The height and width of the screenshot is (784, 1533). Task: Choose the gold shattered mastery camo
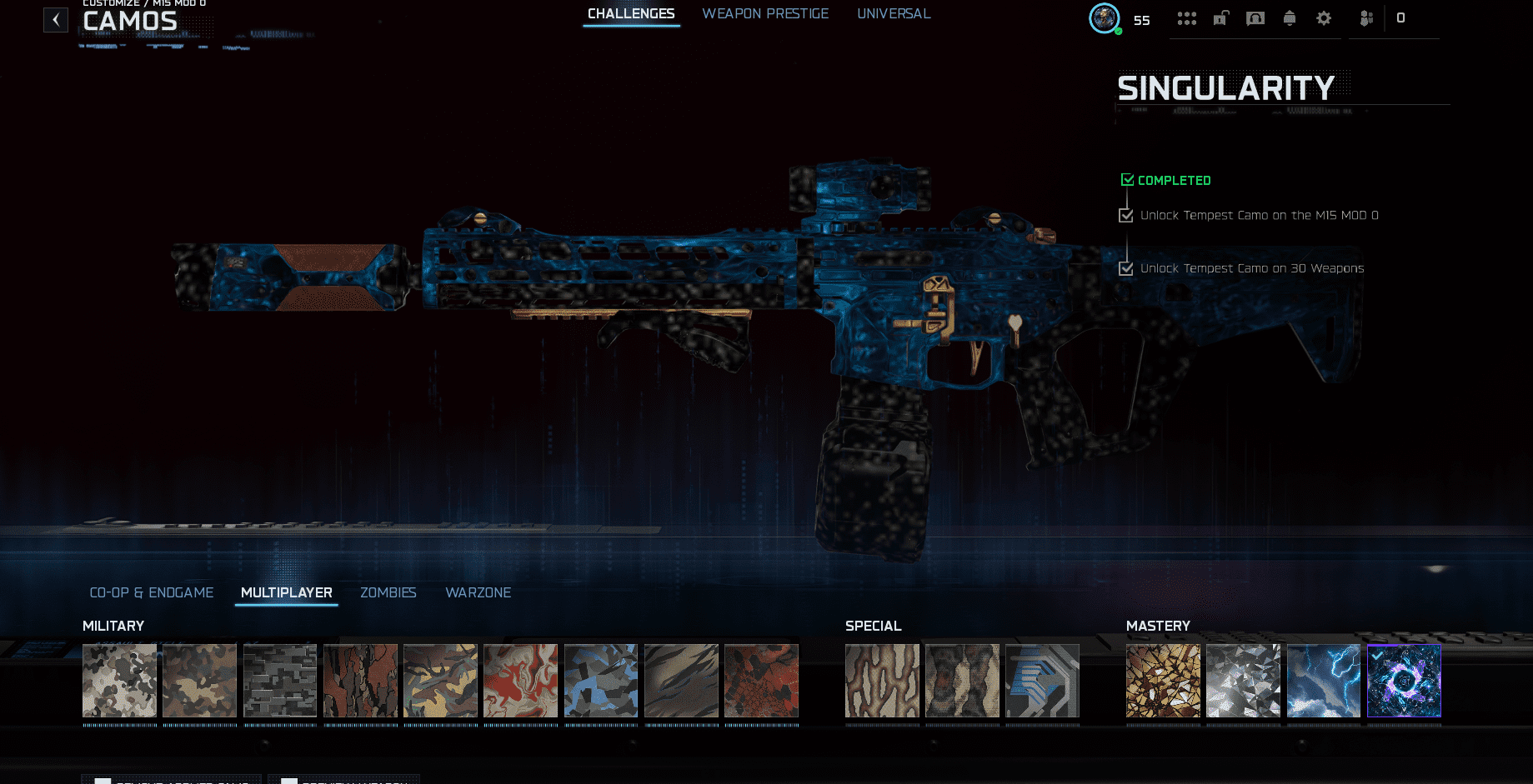[1163, 681]
